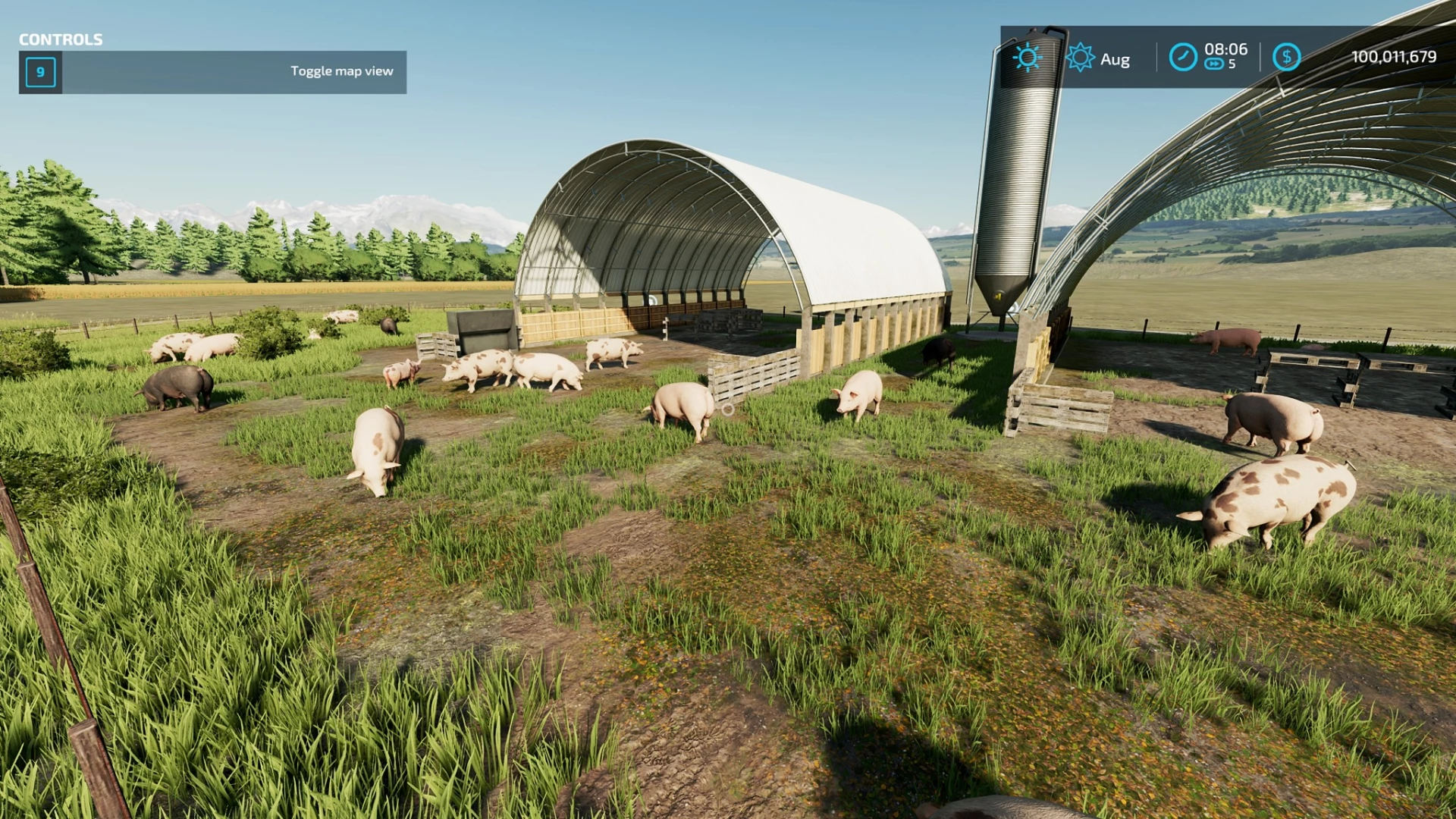This screenshot has height=819, width=1456.
Task: Select the Toggle map view control entry
Action: [x=212, y=72]
